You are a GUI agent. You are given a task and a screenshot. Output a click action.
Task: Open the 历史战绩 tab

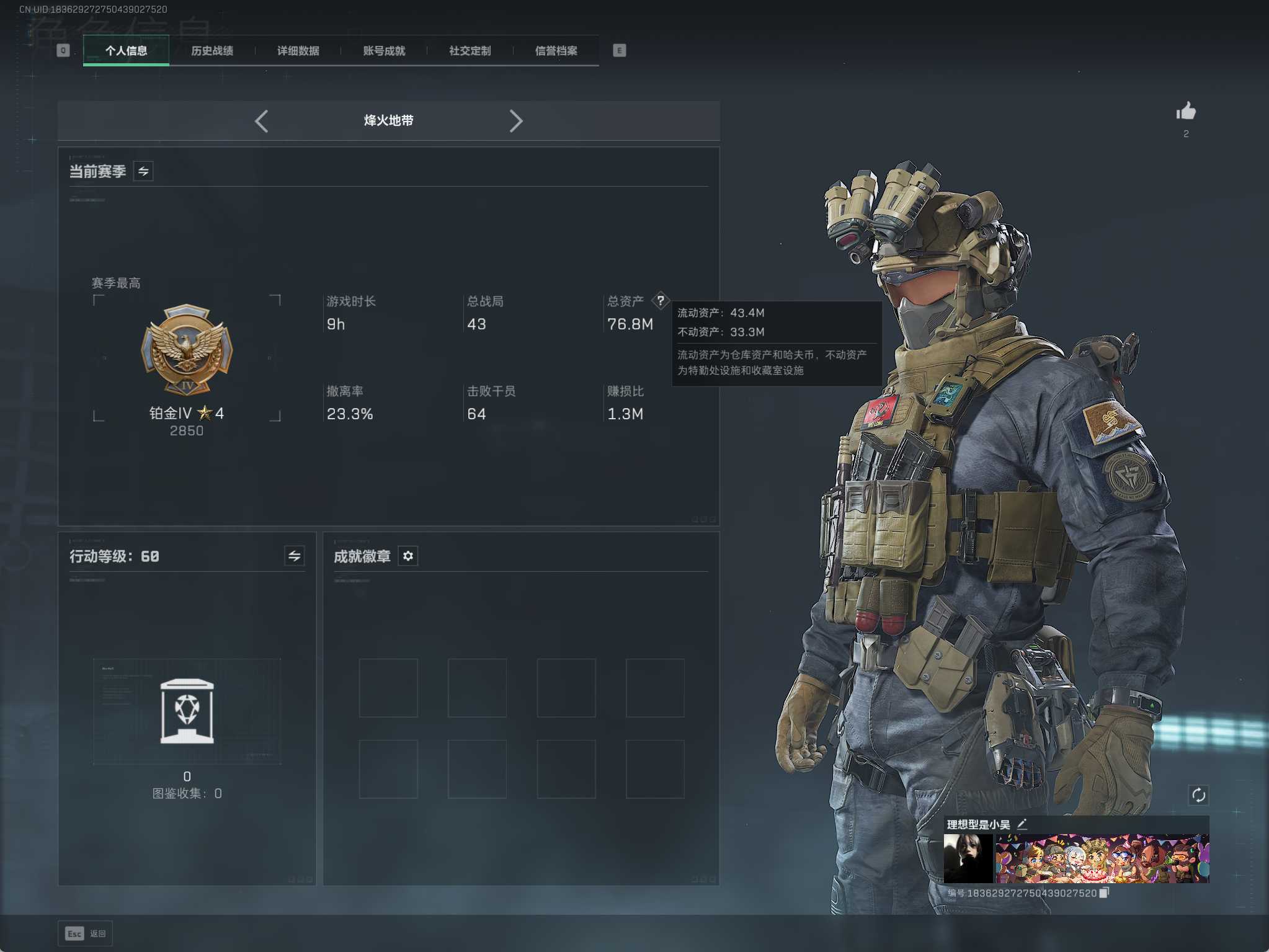point(212,51)
